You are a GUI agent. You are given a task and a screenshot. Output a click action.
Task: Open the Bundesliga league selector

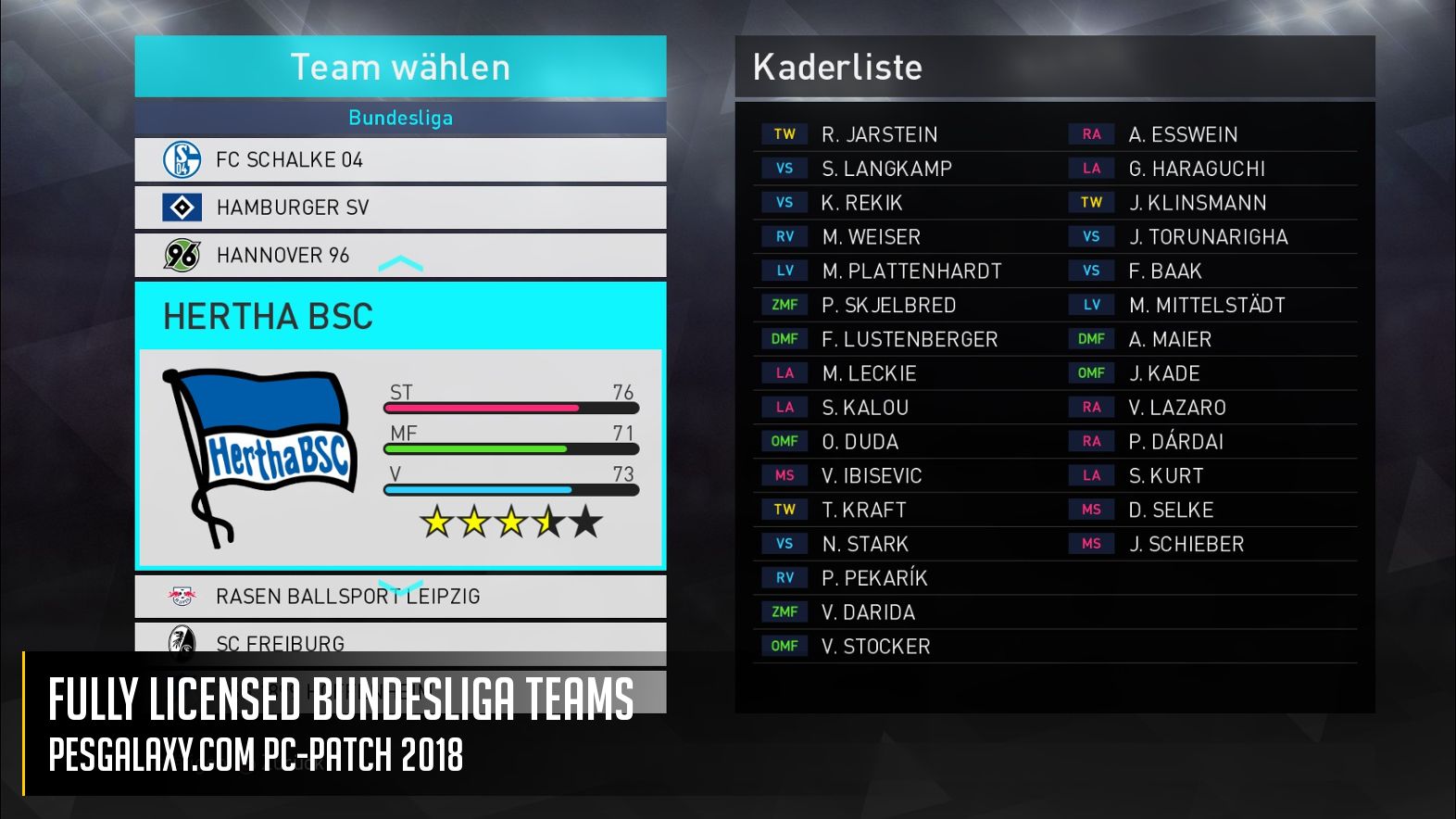400,118
